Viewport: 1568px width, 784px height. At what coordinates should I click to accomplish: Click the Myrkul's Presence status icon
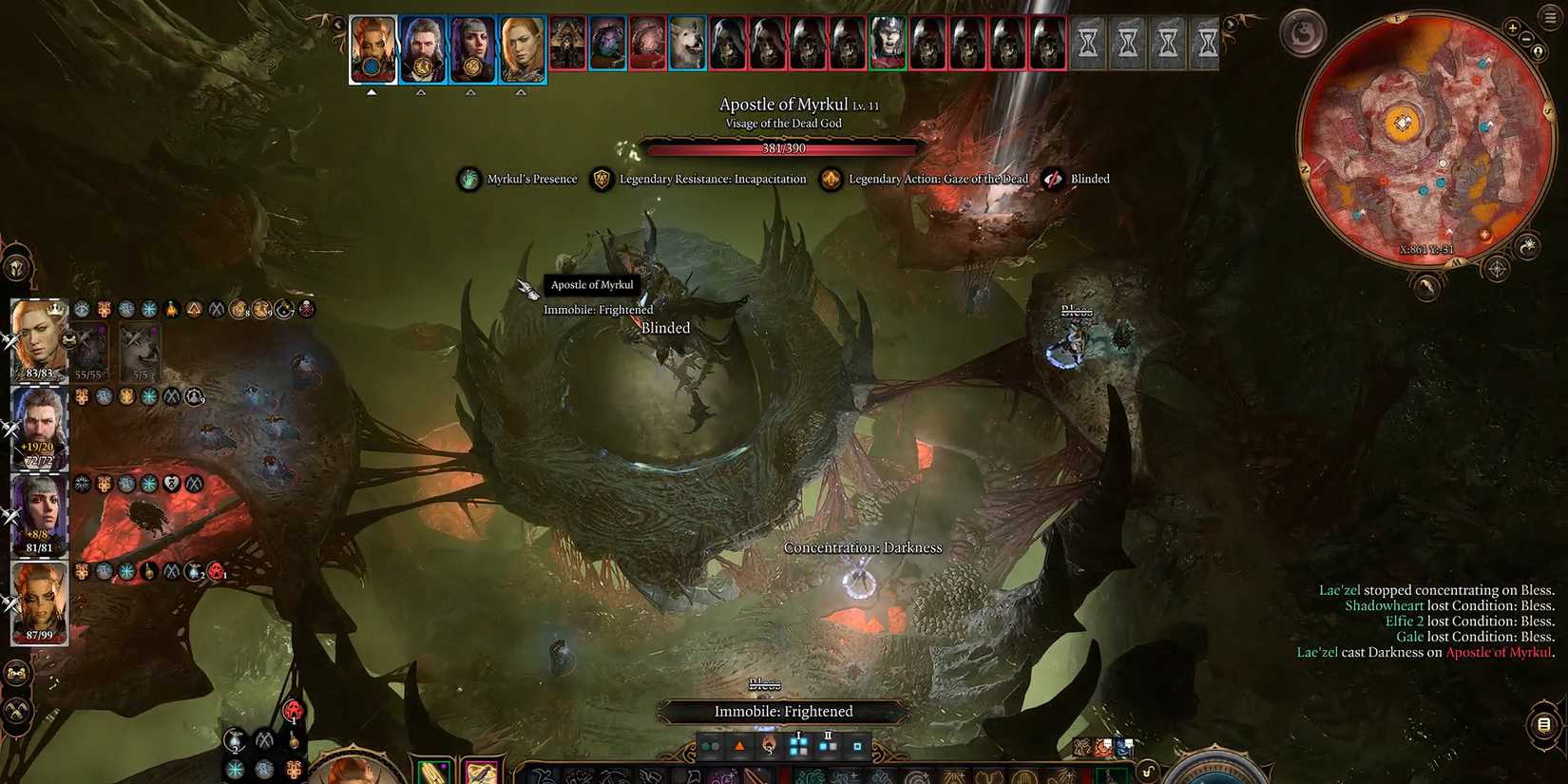pyautogui.click(x=469, y=179)
